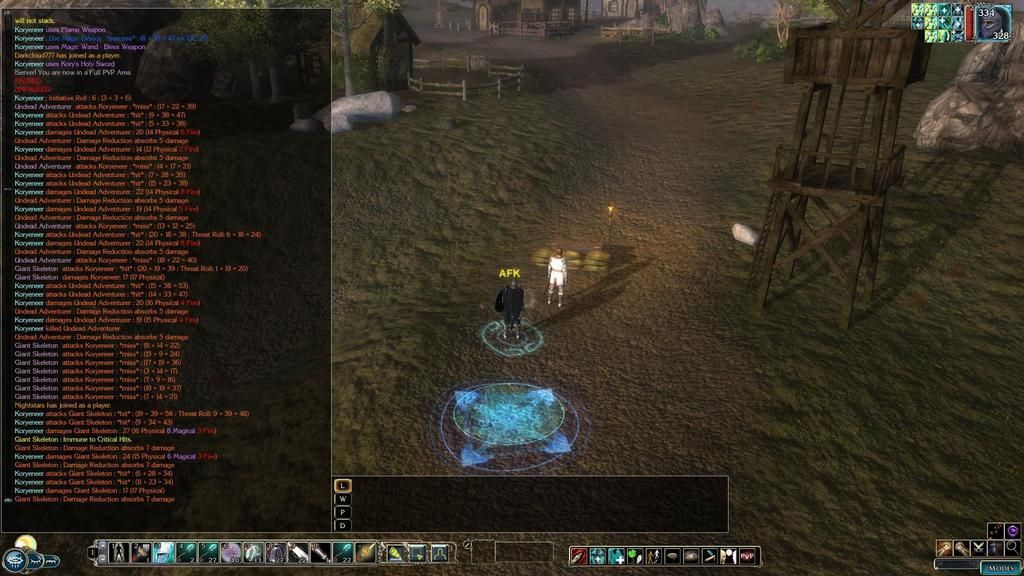Open the purple gem icon near Modes

click(1012, 531)
